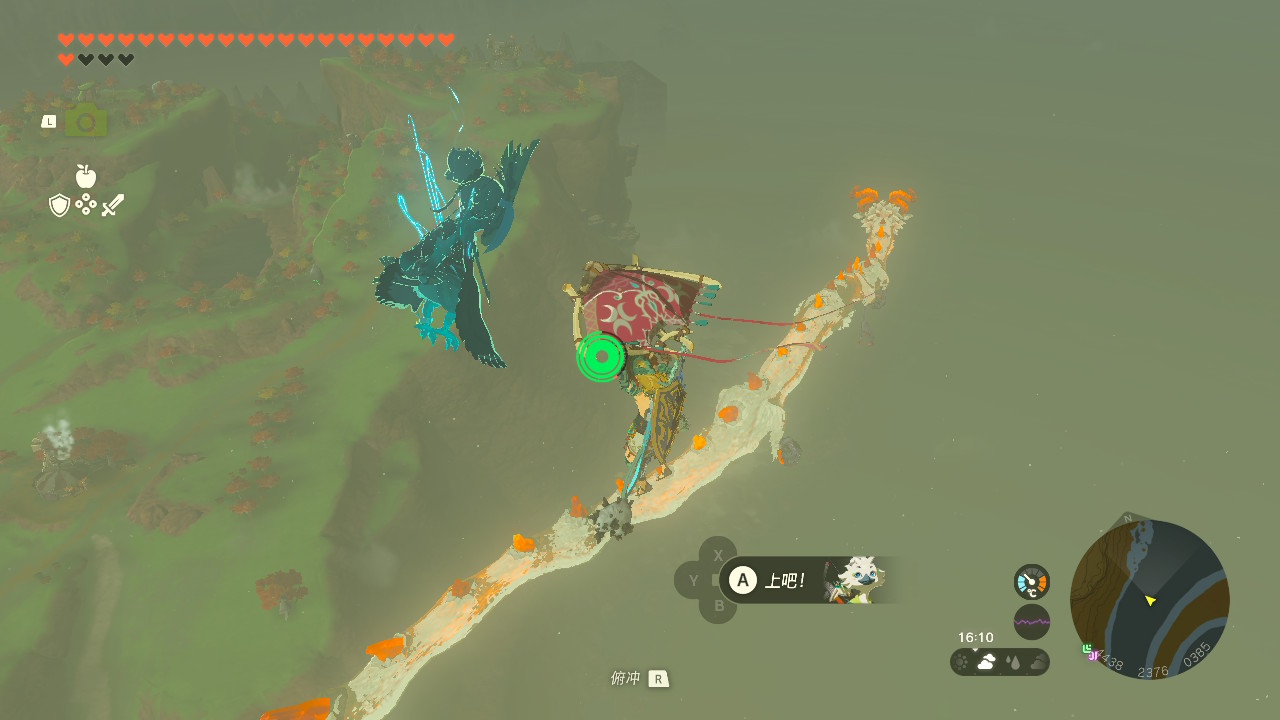Activate Tulin's "上吧!" gust ability
Viewport: 1280px width, 720px height.
742,580
